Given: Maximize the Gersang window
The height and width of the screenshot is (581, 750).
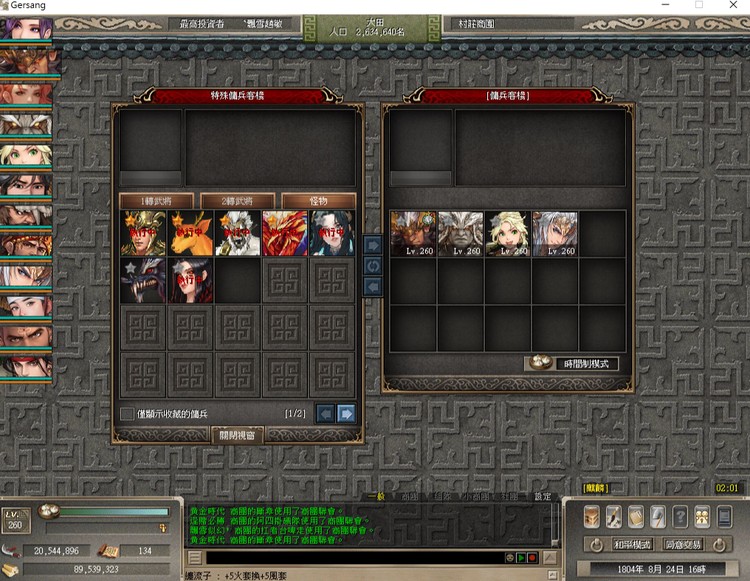Looking at the screenshot, I should [699, 5].
